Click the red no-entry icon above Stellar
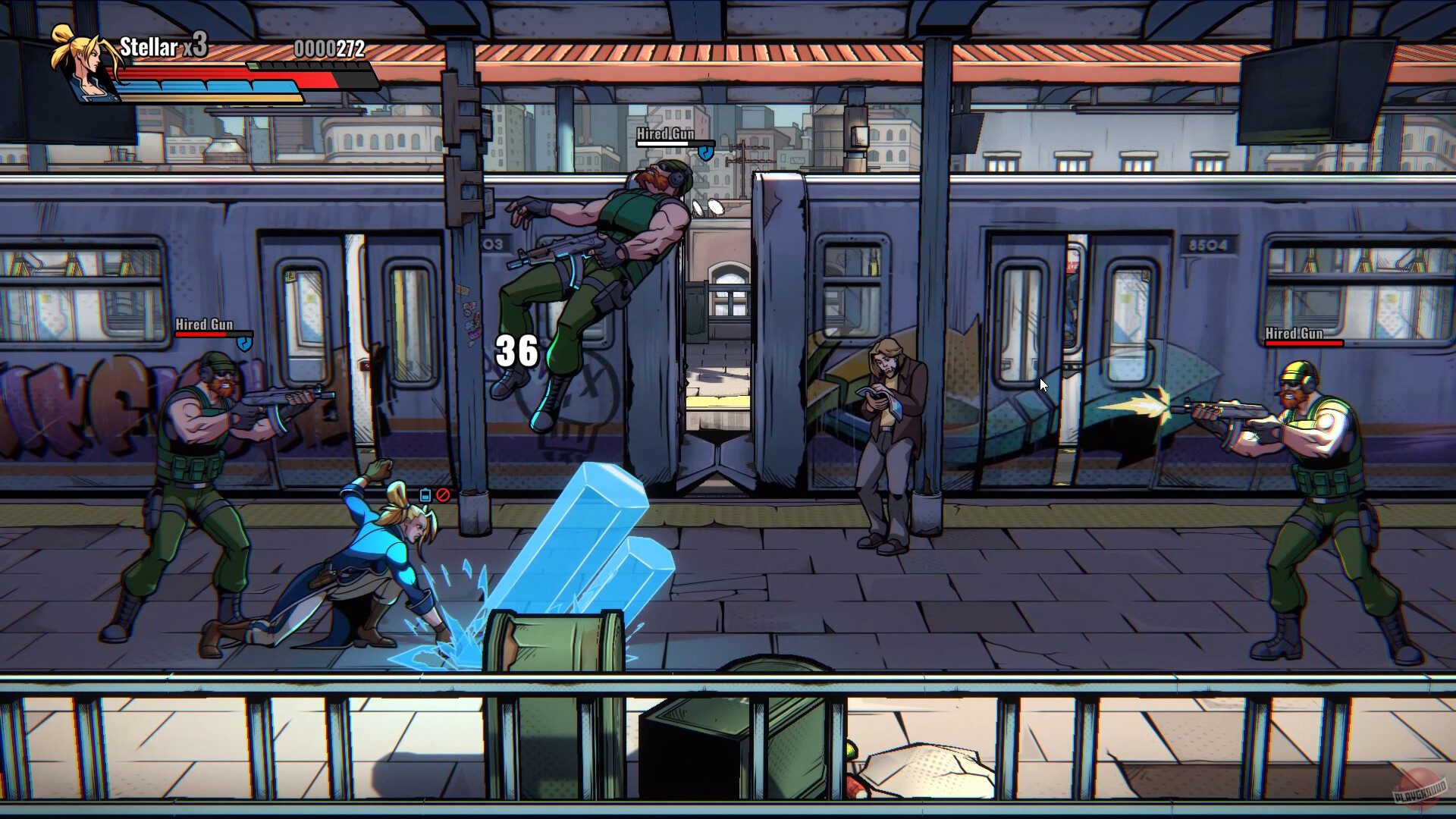Viewport: 1456px width, 819px height. pyautogui.click(x=442, y=495)
